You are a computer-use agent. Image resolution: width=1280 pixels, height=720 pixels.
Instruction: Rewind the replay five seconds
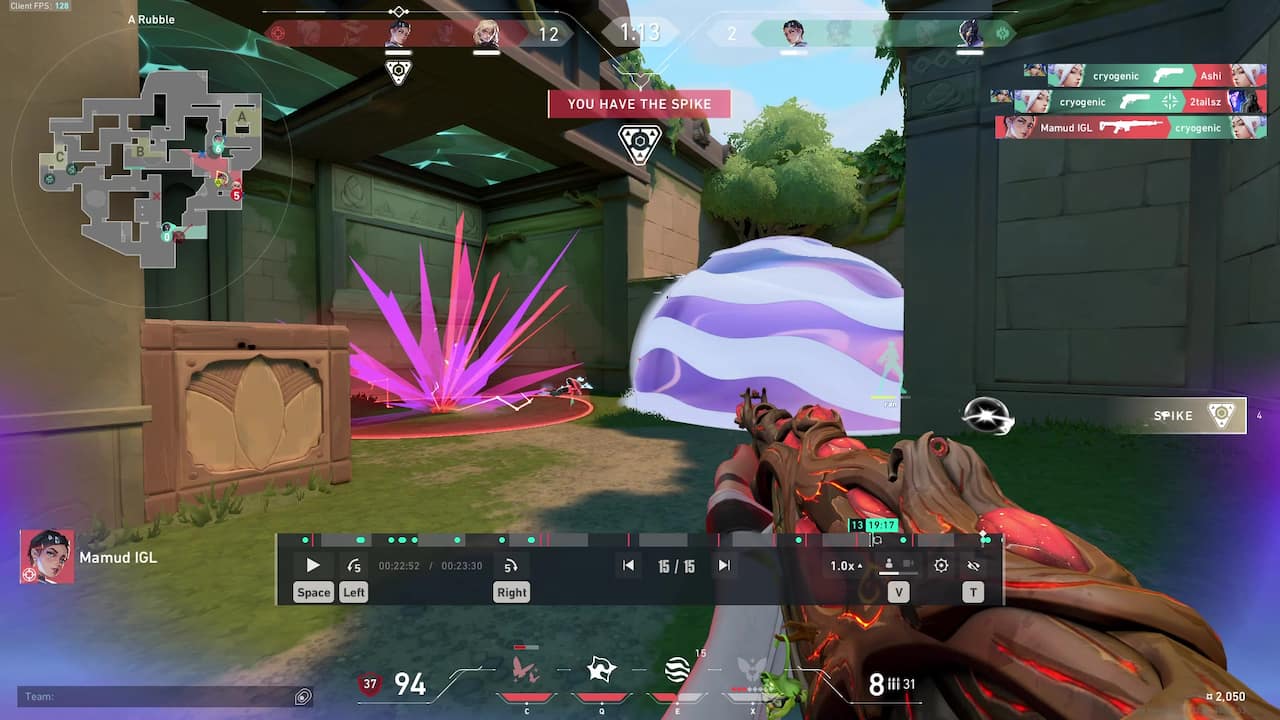coord(354,566)
